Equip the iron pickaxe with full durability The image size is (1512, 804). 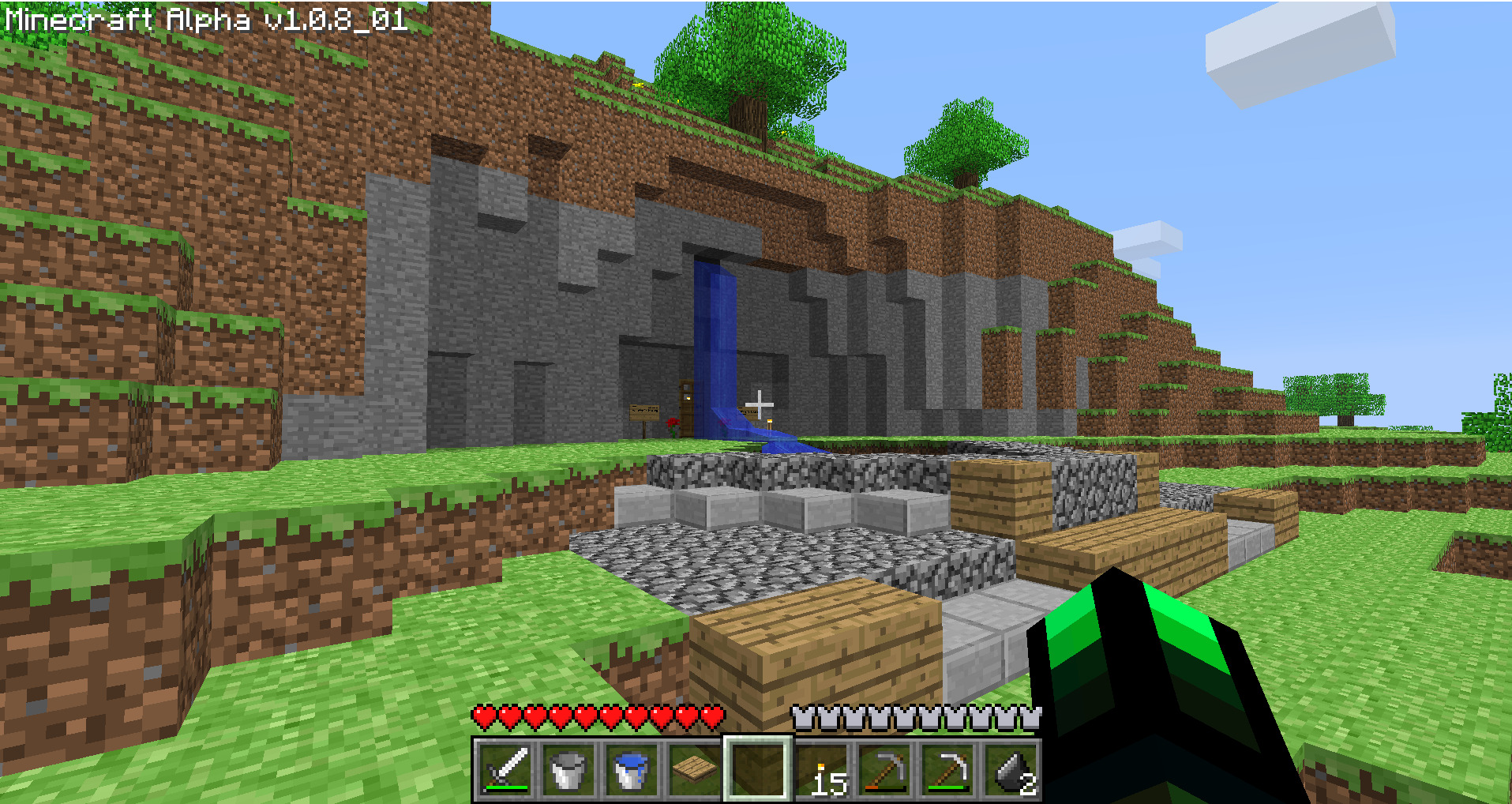click(x=947, y=769)
